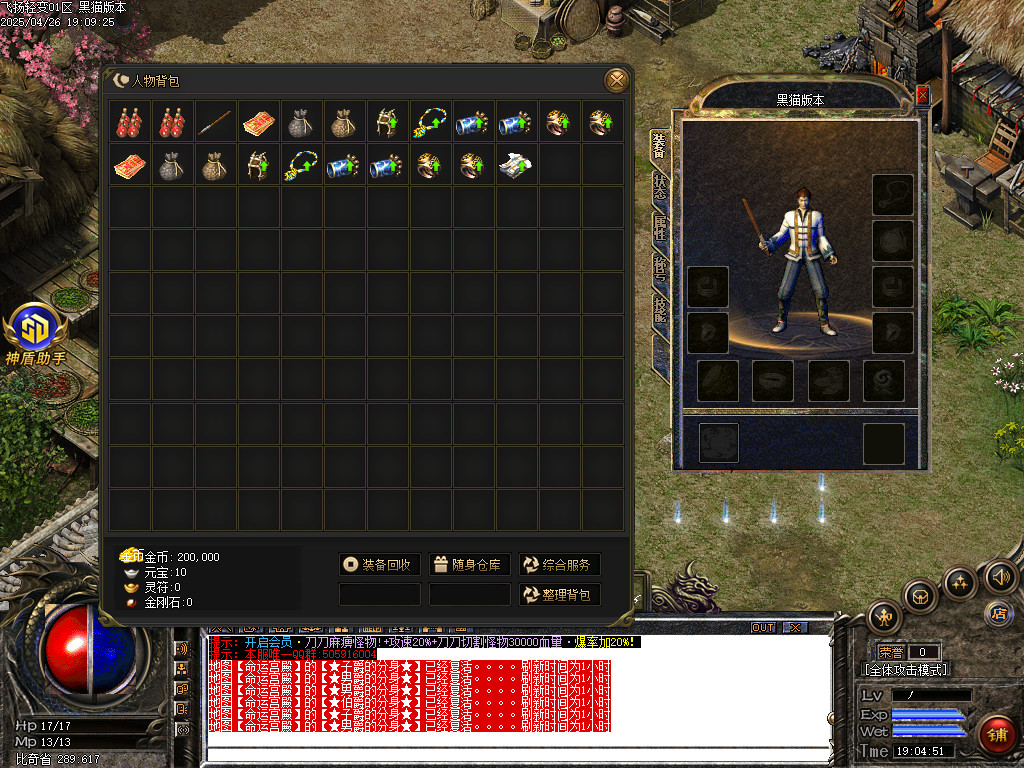Screen dimensions: 1024x768
Task: Select the 装备 equipment tab
Action: click(x=659, y=147)
